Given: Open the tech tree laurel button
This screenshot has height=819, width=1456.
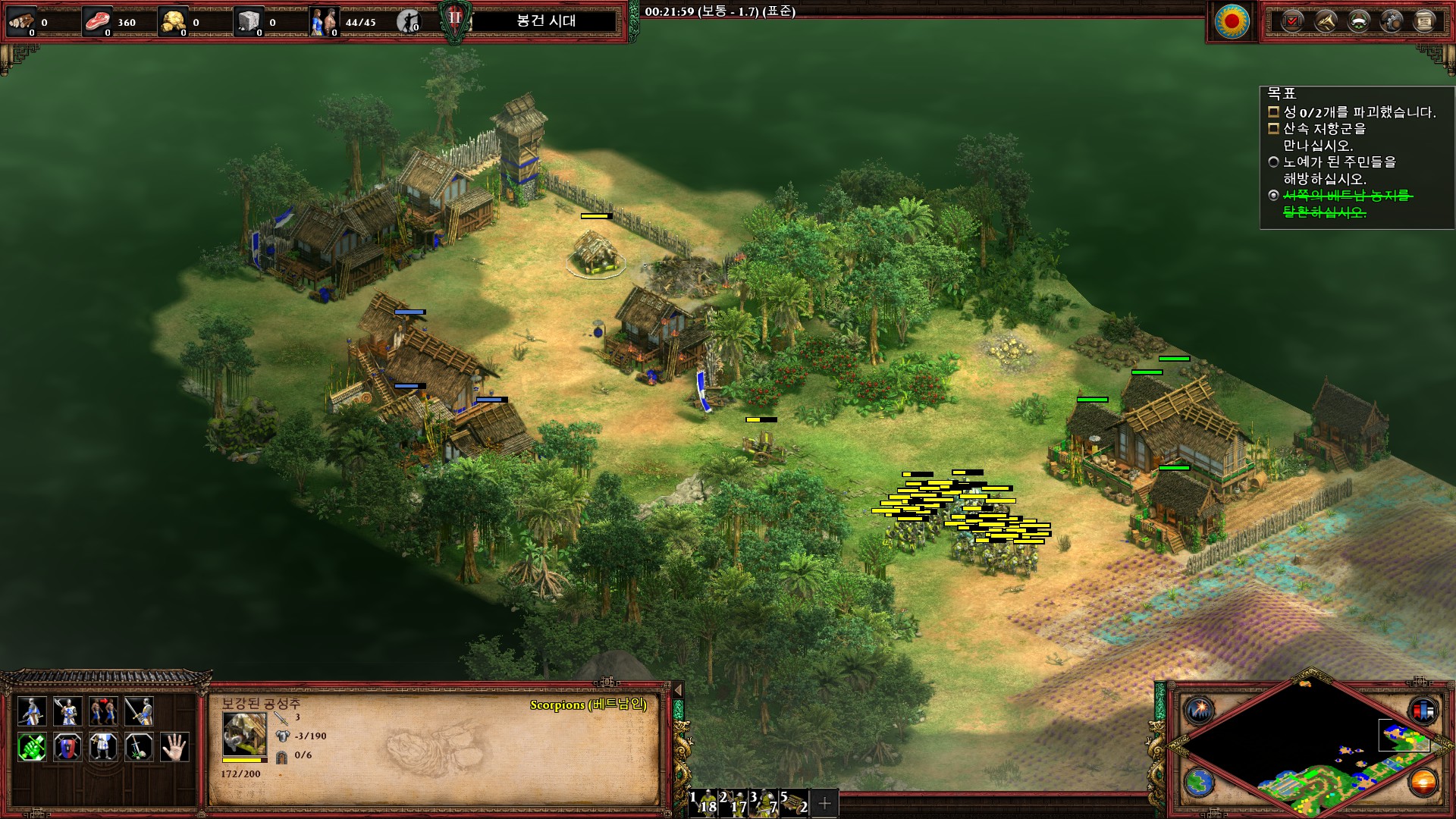Looking at the screenshot, I should tap(1358, 21).
